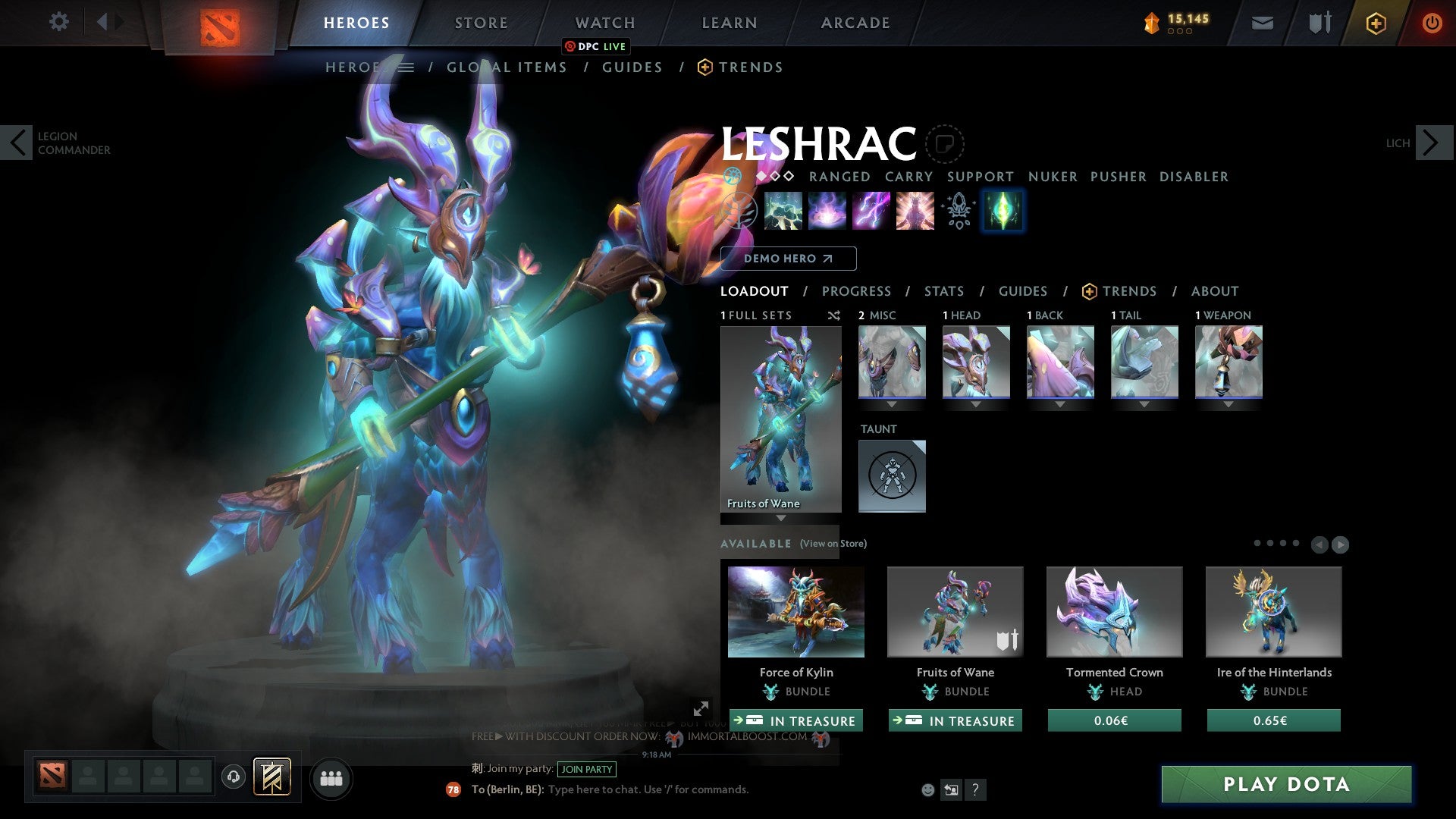The image size is (1456, 819).
Task: Expand the Back slot dropdown arrow
Action: click(1060, 405)
